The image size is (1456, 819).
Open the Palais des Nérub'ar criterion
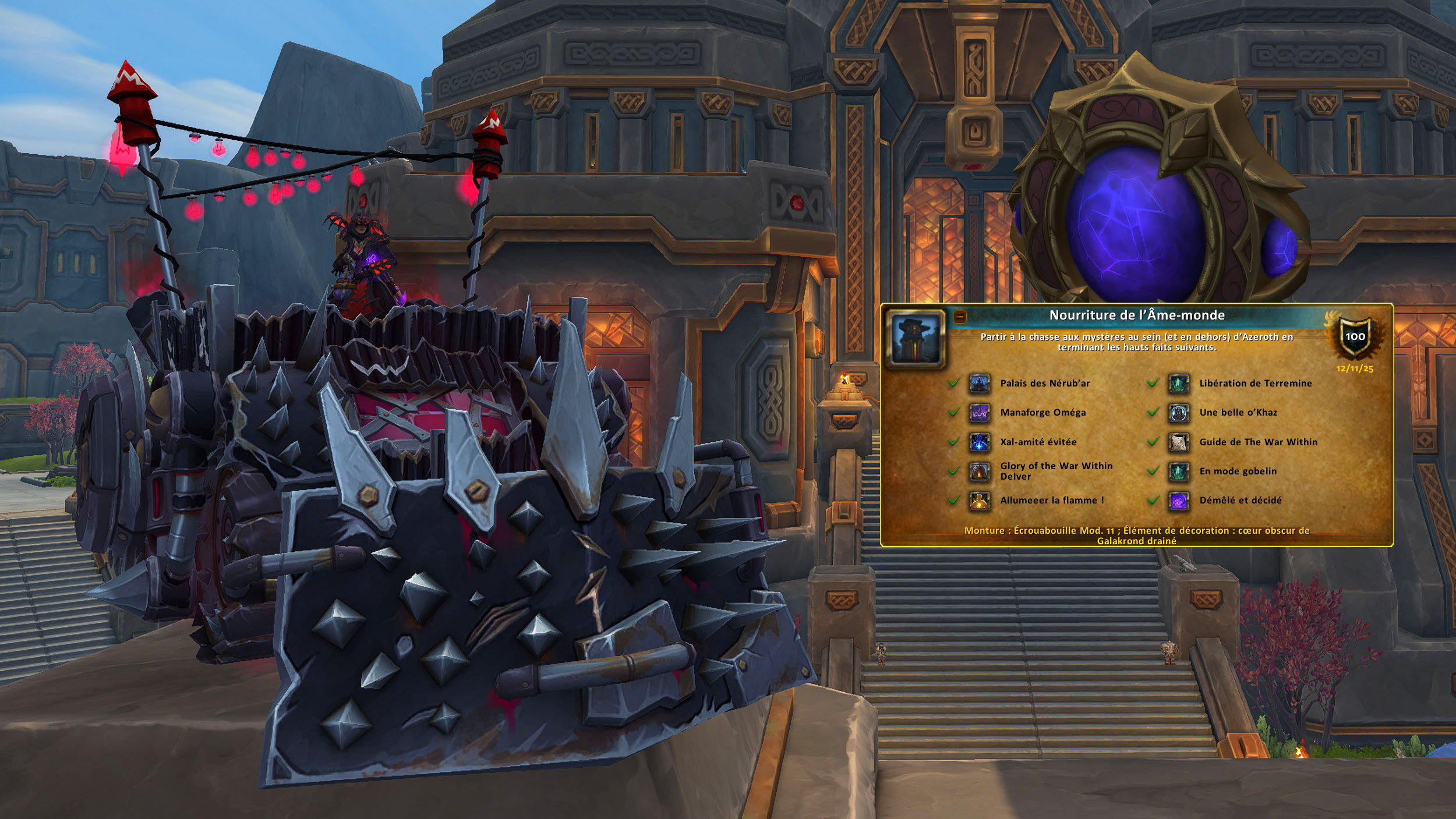1044,384
